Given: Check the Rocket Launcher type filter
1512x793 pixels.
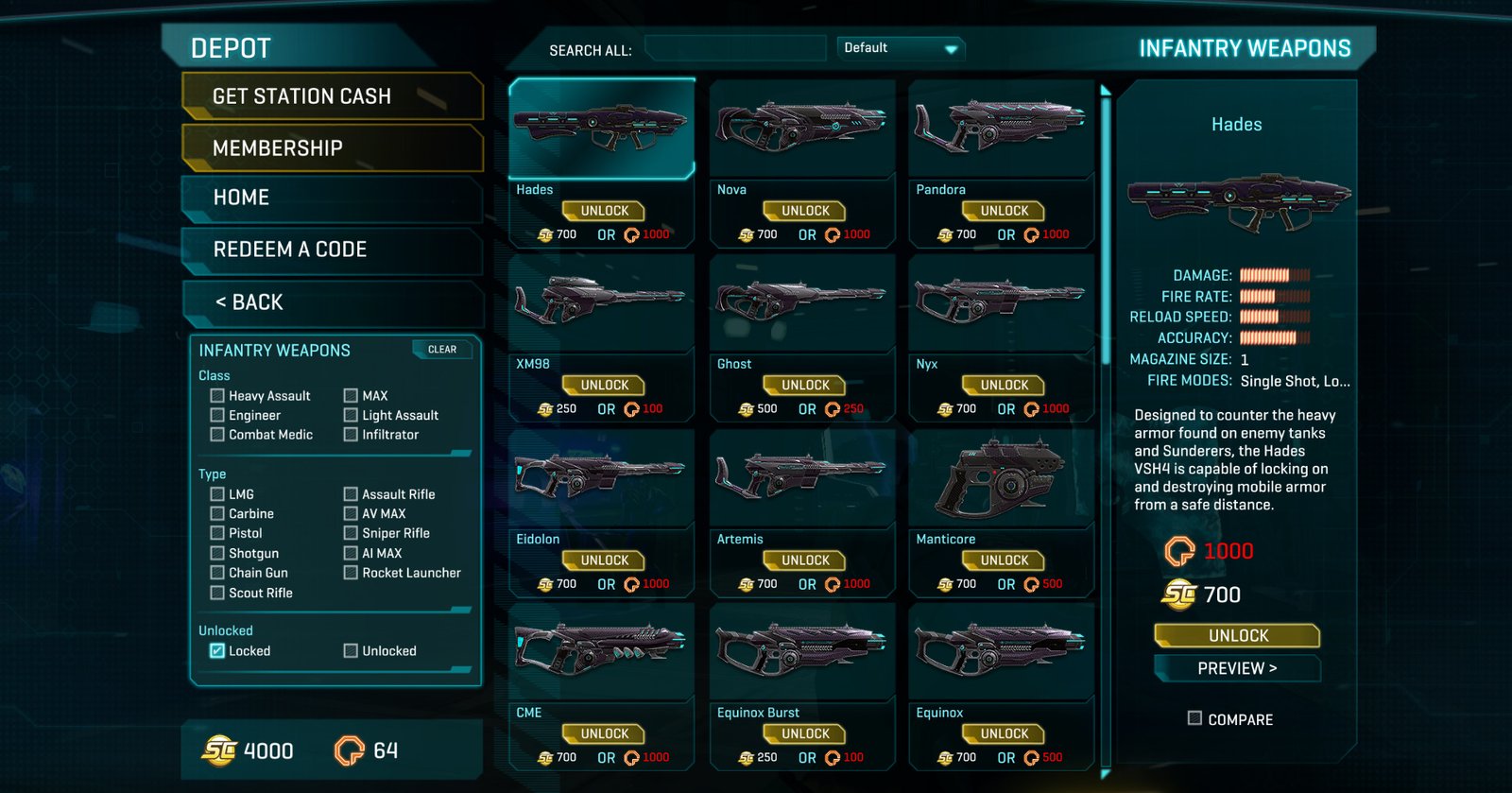Looking at the screenshot, I should pos(351,573).
